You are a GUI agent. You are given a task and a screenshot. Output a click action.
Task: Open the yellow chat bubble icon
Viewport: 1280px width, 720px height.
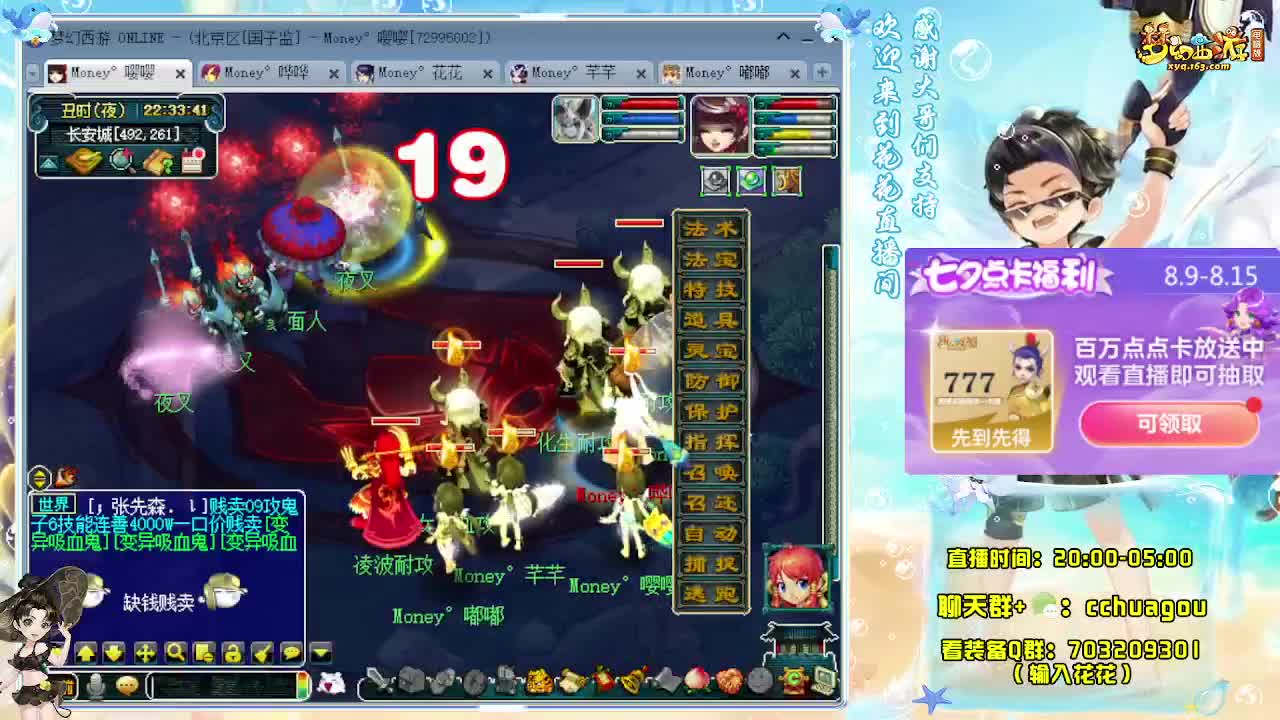(293, 654)
